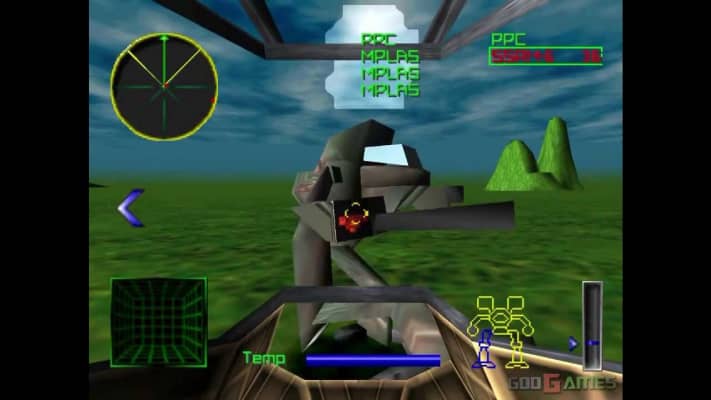Viewport: 711px width, 400px height.
Task: Click the vertical throttle gauge
Action: [x=592, y=325]
